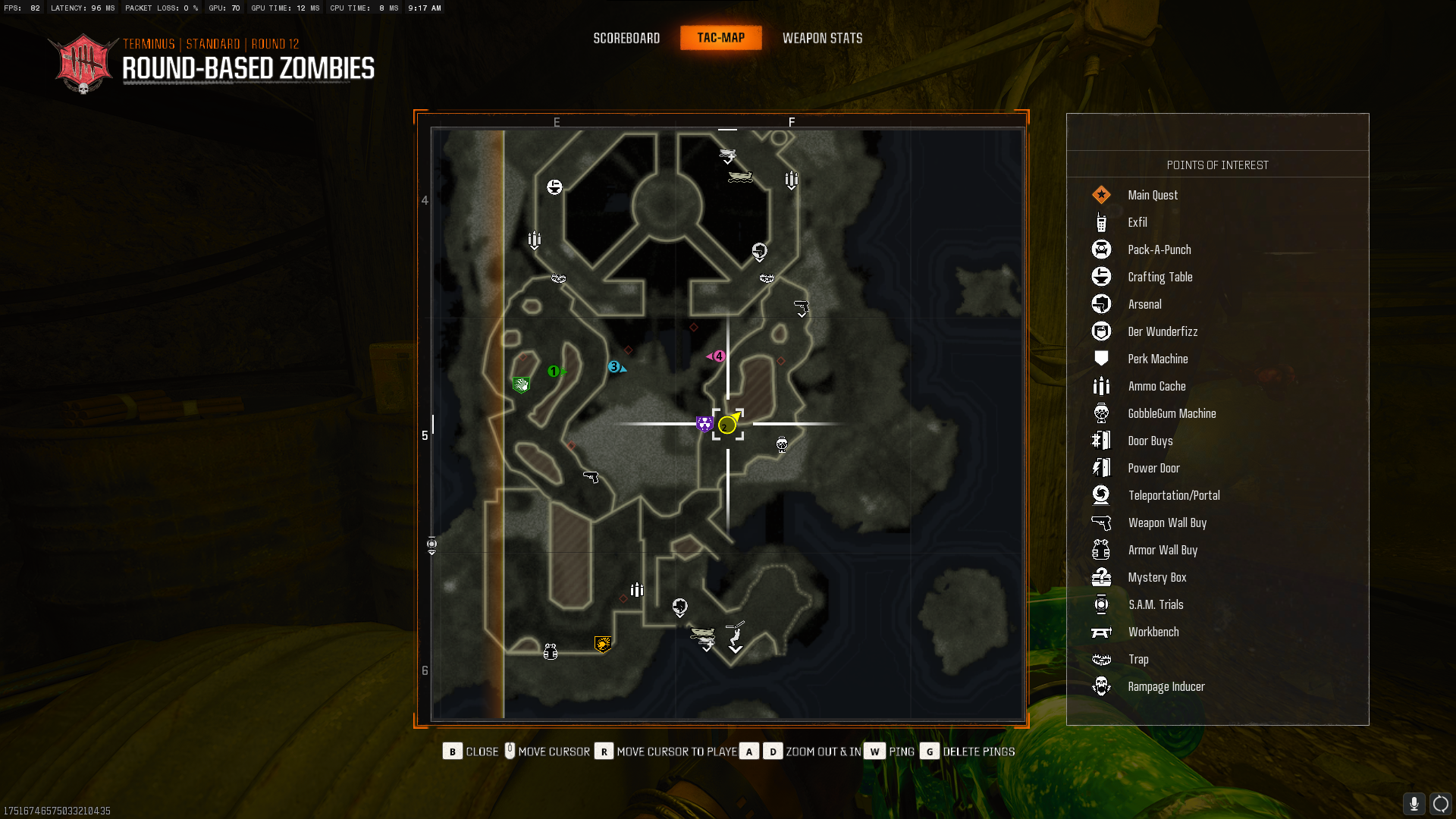Image resolution: width=1456 pixels, height=819 pixels.
Task: Click the Trap legend icon
Action: point(1101,659)
